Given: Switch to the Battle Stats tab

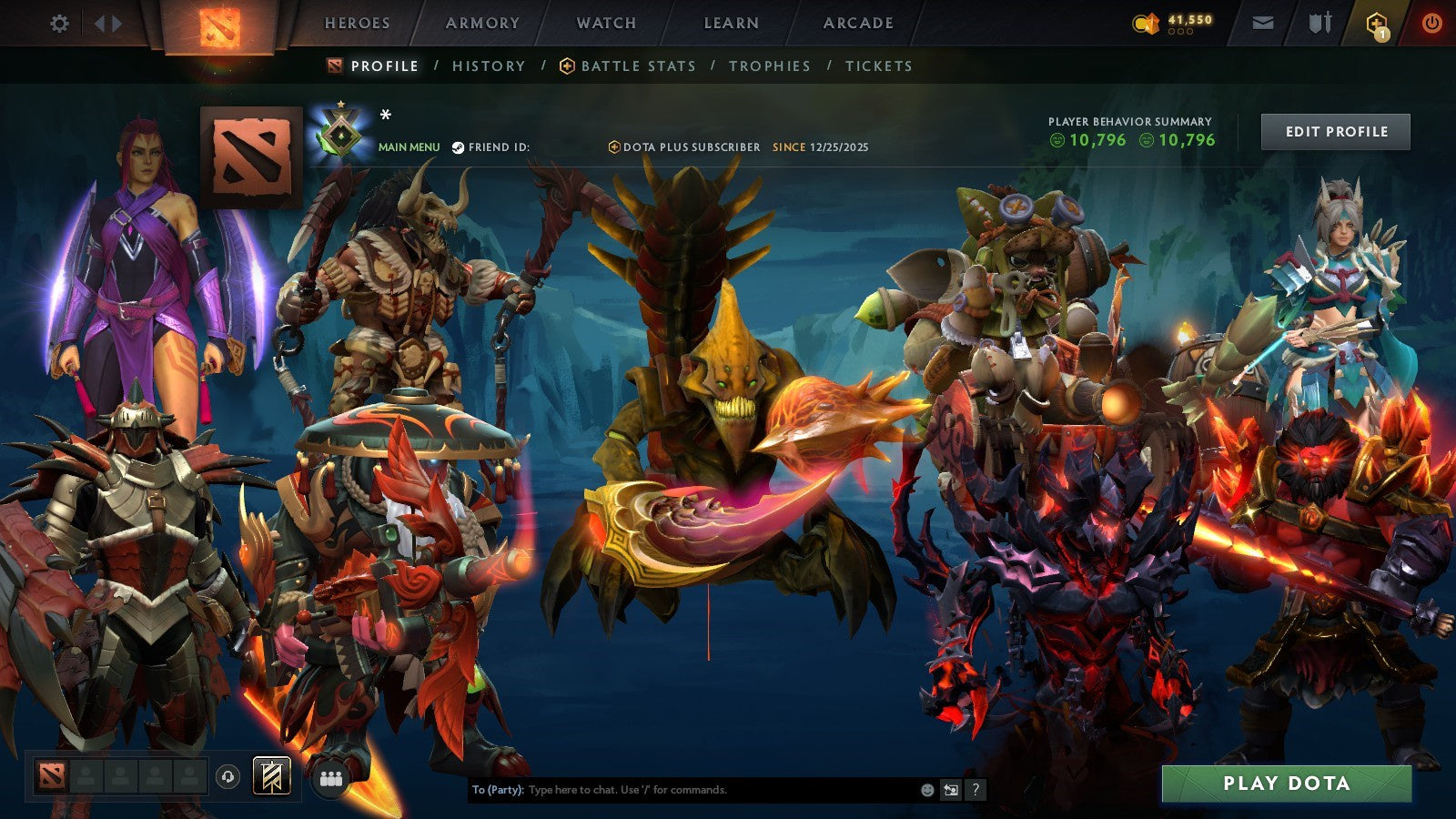Looking at the screenshot, I should pyautogui.click(x=637, y=66).
